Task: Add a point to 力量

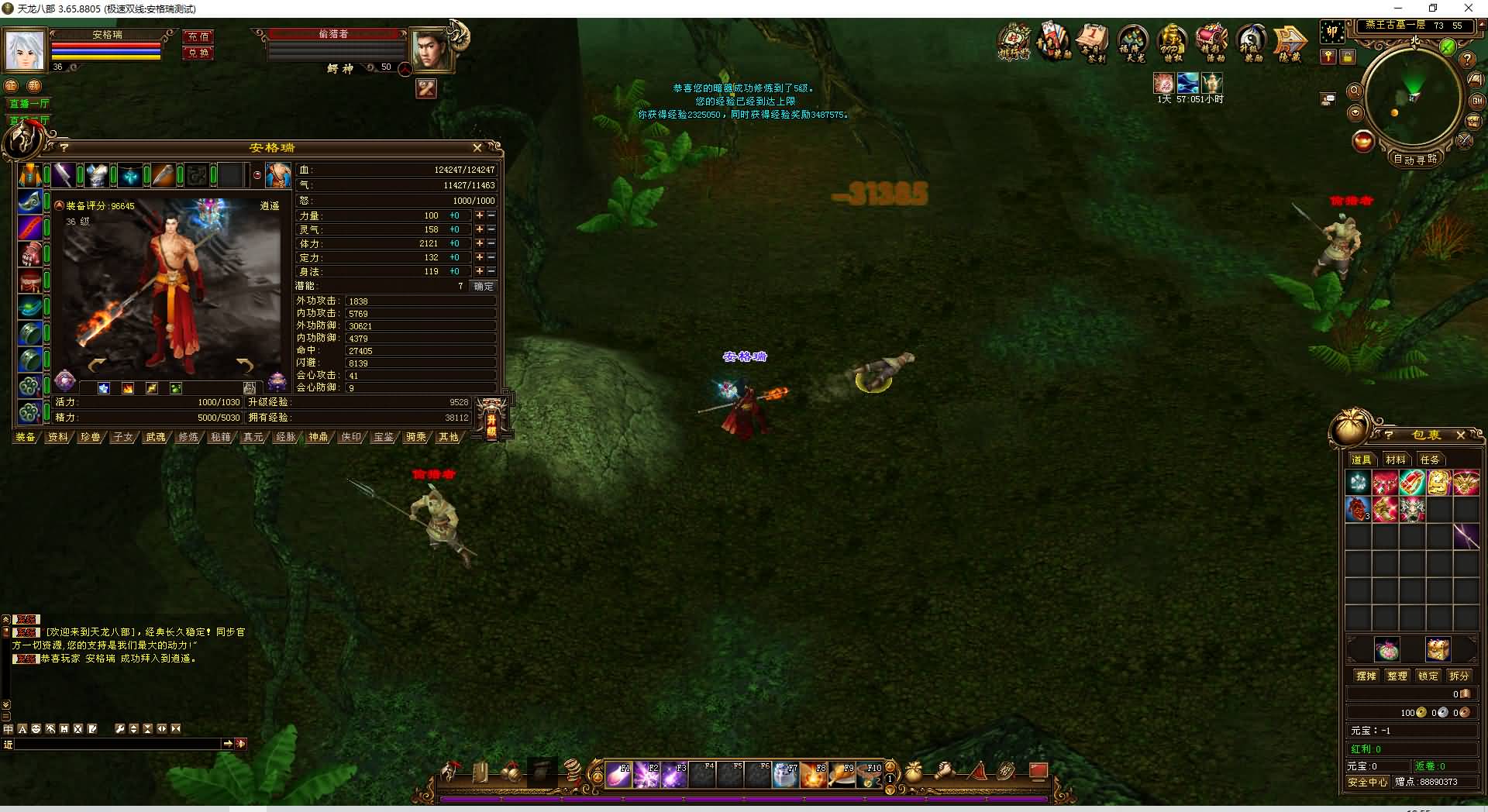Action: click(x=480, y=215)
